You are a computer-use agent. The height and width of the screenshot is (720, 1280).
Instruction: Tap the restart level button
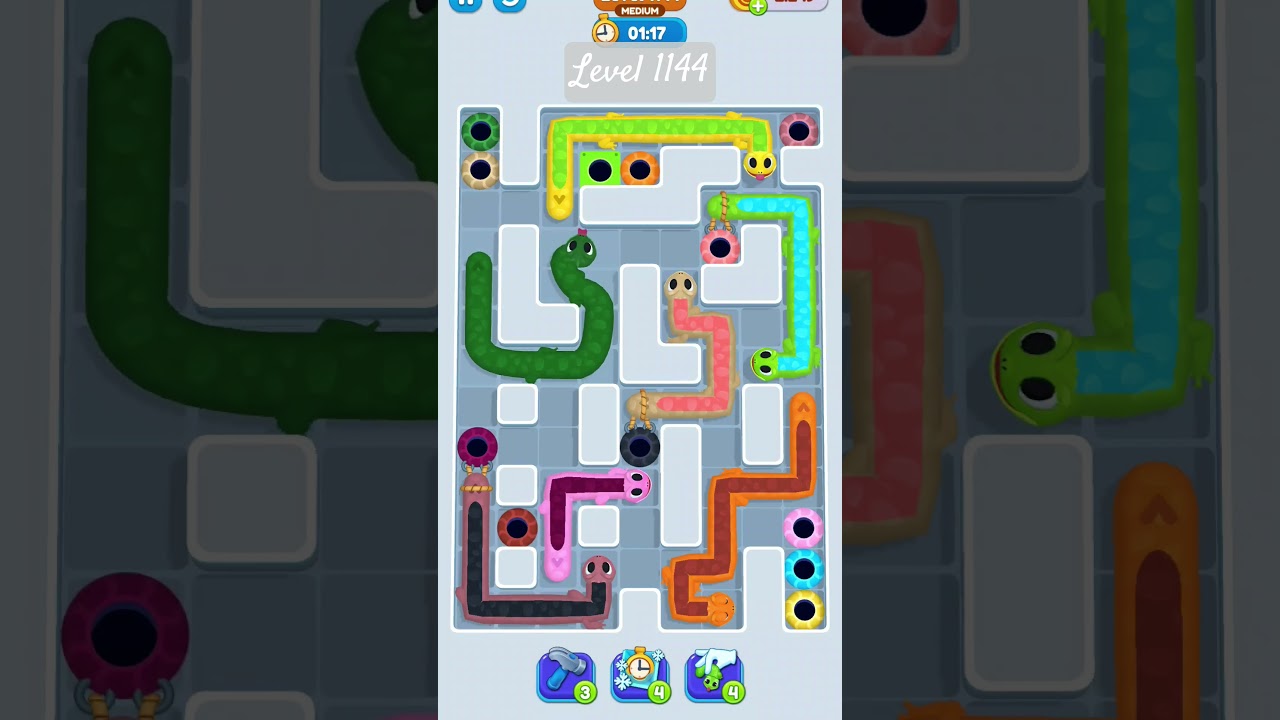click(508, 4)
